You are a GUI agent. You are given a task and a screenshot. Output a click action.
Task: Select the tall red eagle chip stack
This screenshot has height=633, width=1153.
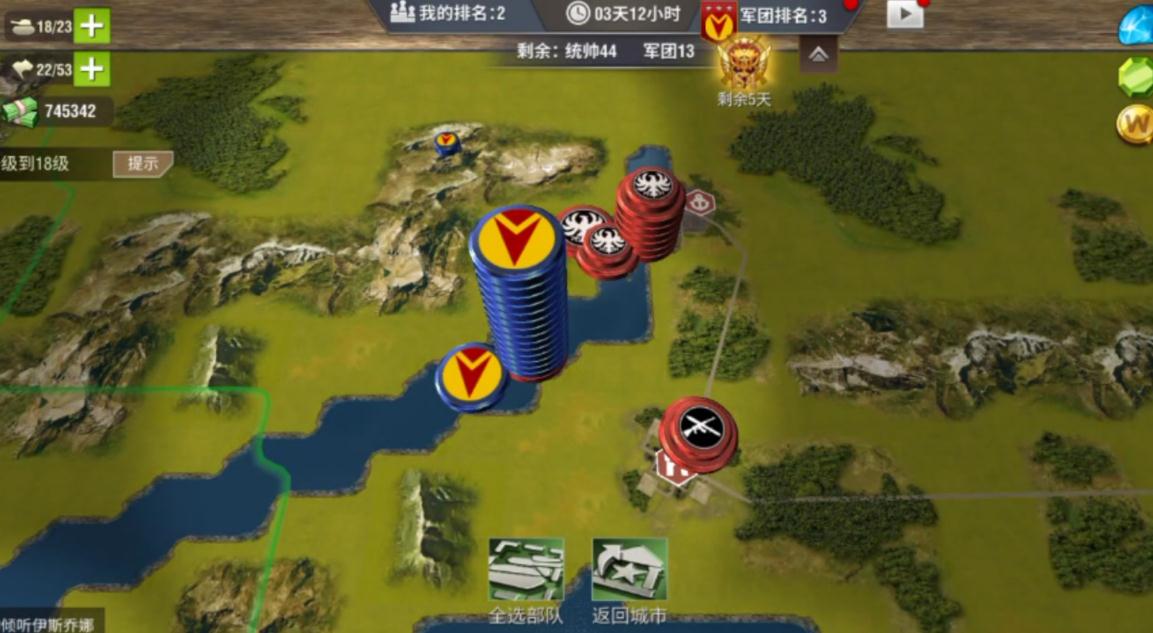click(x=650, y=212)
